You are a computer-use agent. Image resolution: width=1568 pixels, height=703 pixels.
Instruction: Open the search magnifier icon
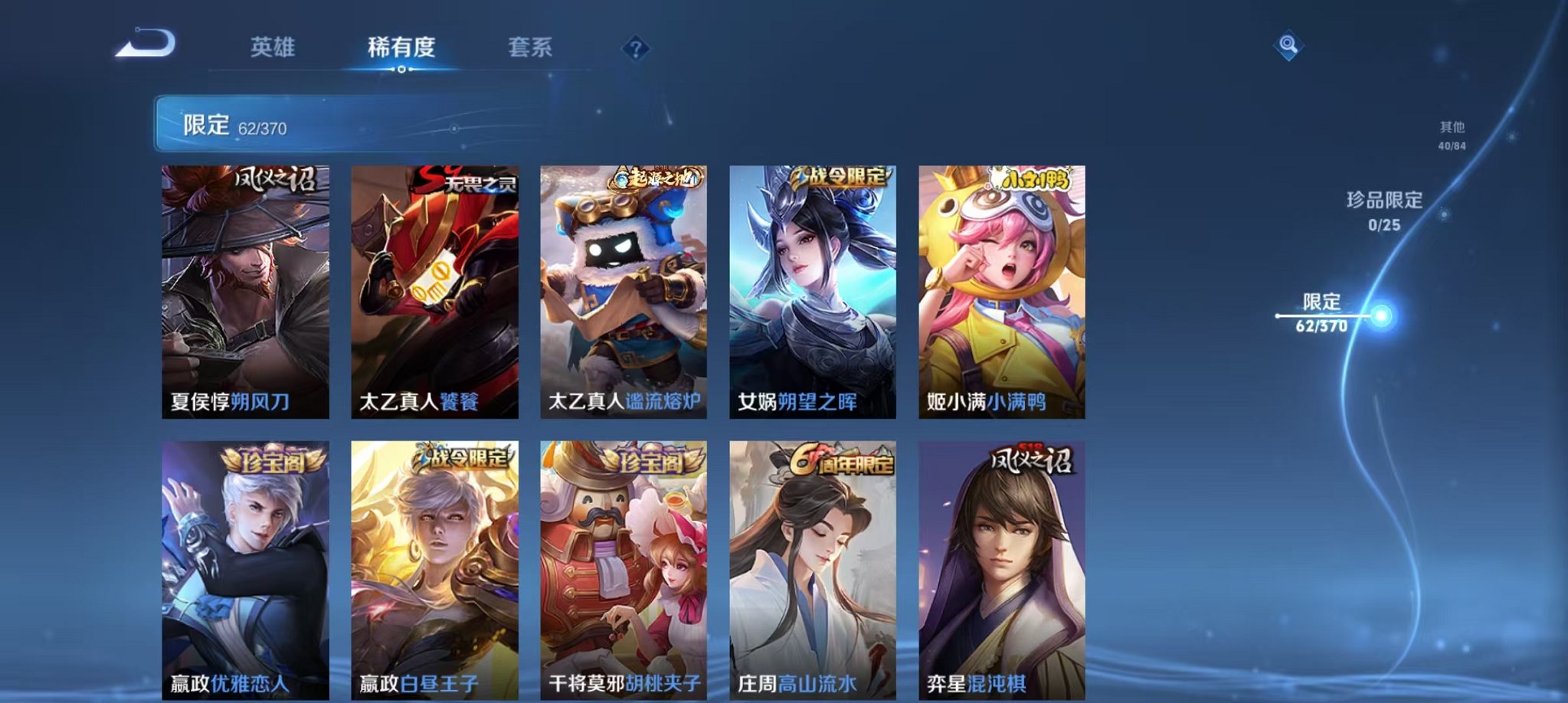[x=1290, y=46]
